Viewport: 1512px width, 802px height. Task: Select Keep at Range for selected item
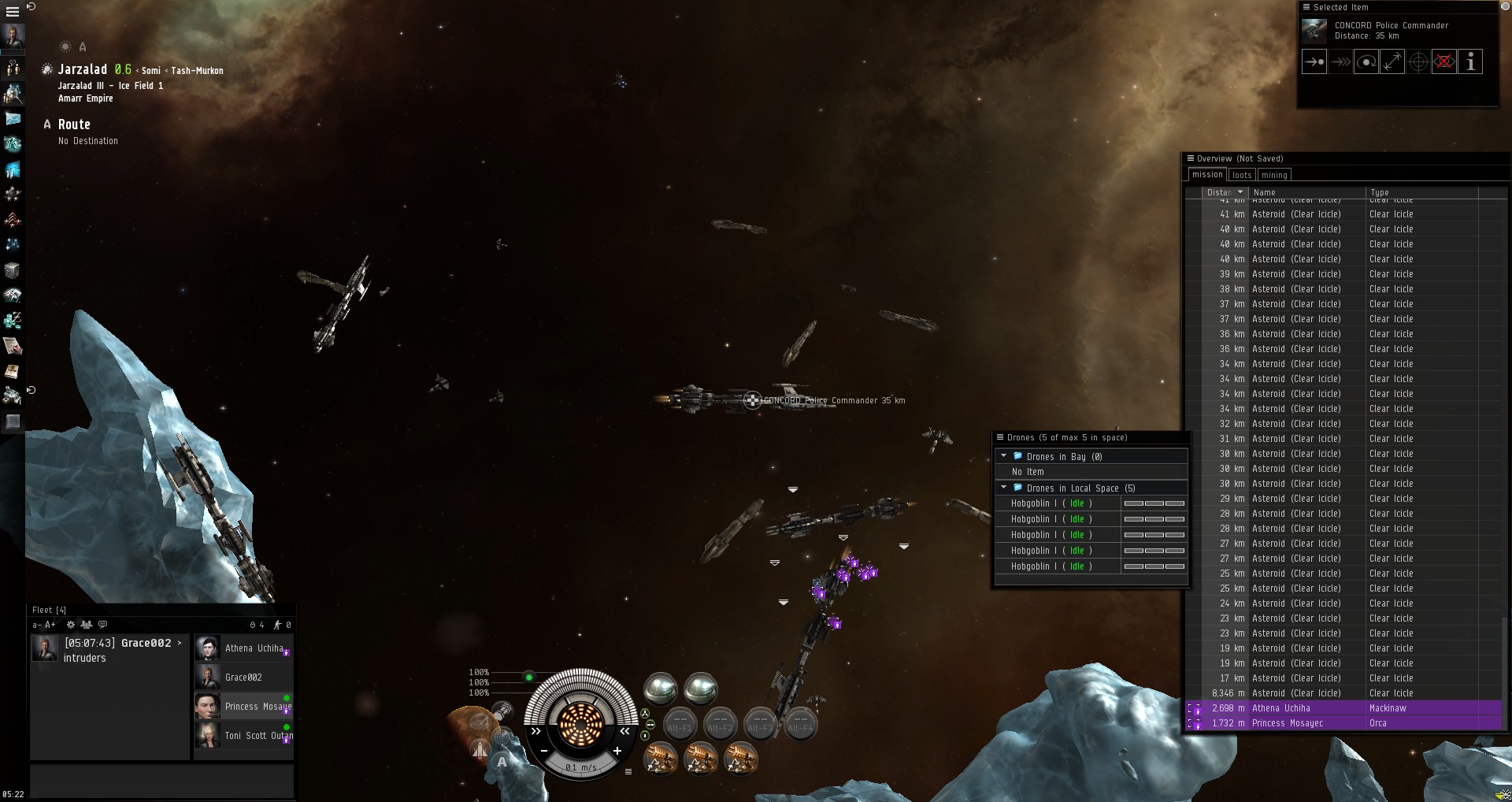[1392, 61]
